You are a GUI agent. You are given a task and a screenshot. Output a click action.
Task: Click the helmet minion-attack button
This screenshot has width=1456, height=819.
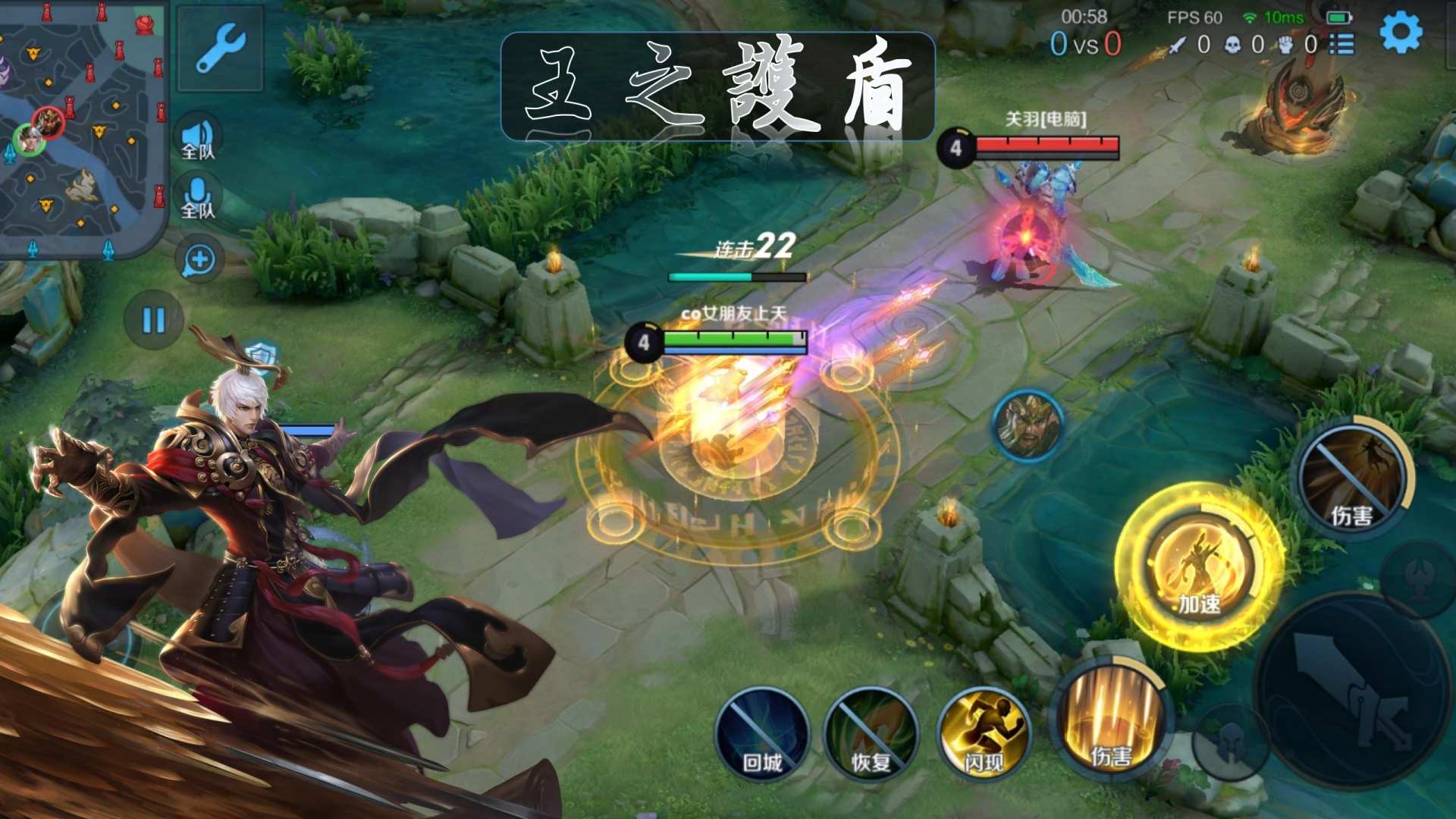click(x=1229, y=741)
